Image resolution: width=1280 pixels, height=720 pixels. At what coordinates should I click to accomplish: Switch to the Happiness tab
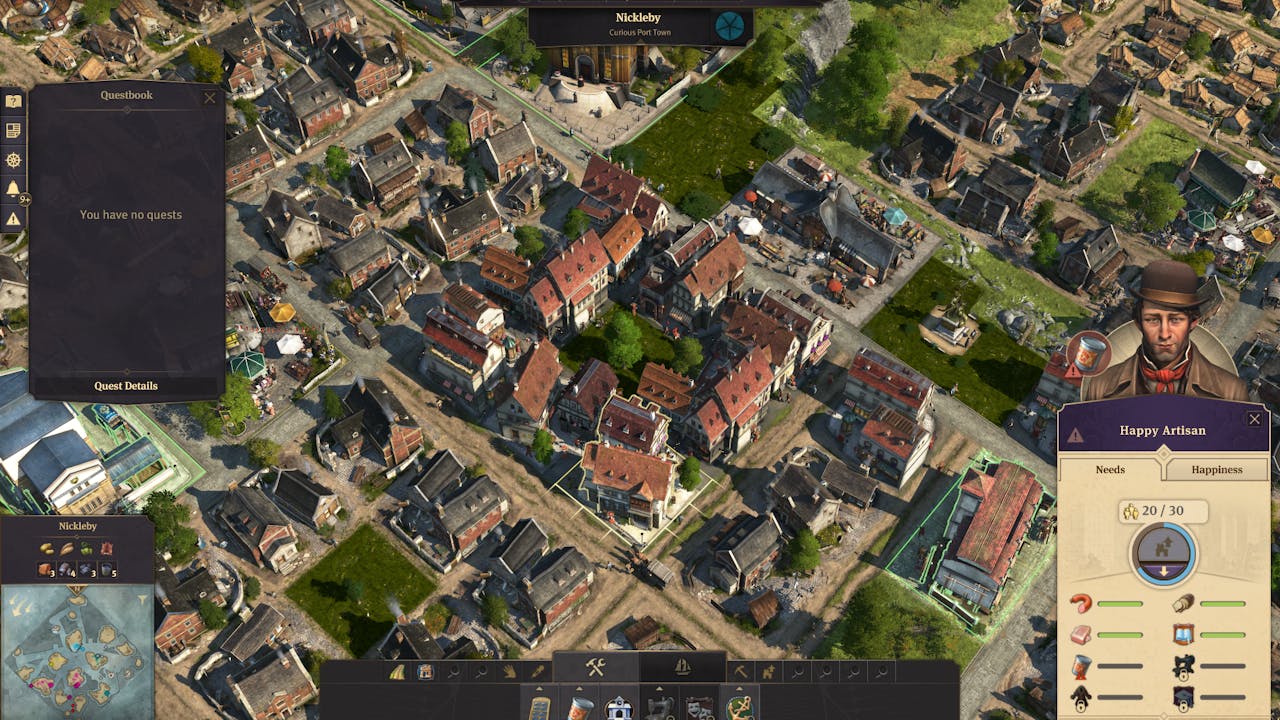(1216, 469)
